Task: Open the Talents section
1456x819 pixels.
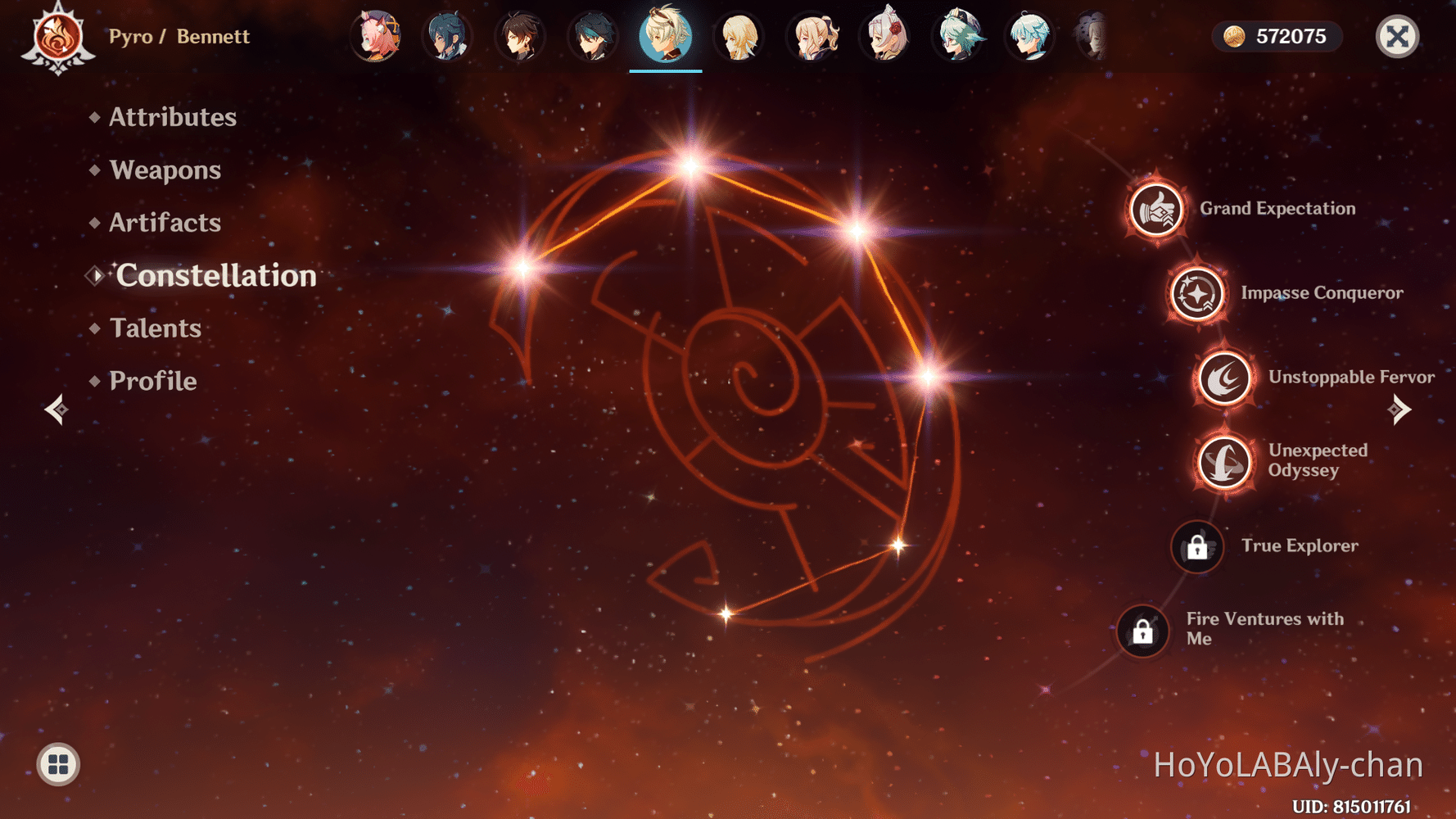Action: pos(155,328)
